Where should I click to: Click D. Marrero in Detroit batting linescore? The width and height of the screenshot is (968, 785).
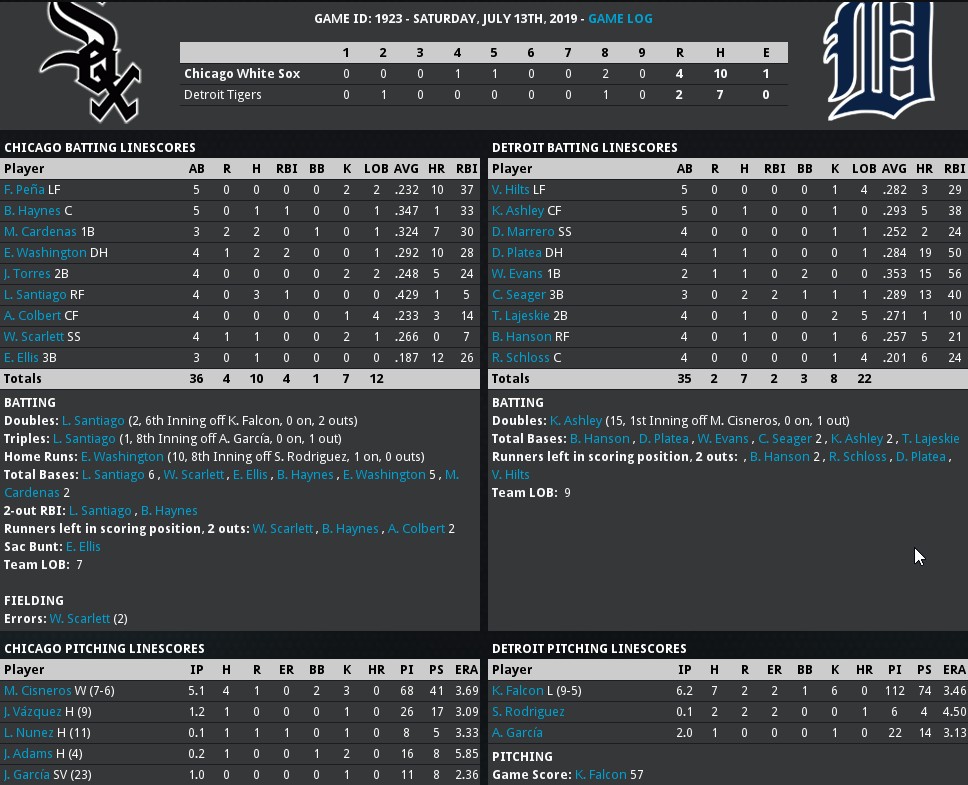(518, 231)
